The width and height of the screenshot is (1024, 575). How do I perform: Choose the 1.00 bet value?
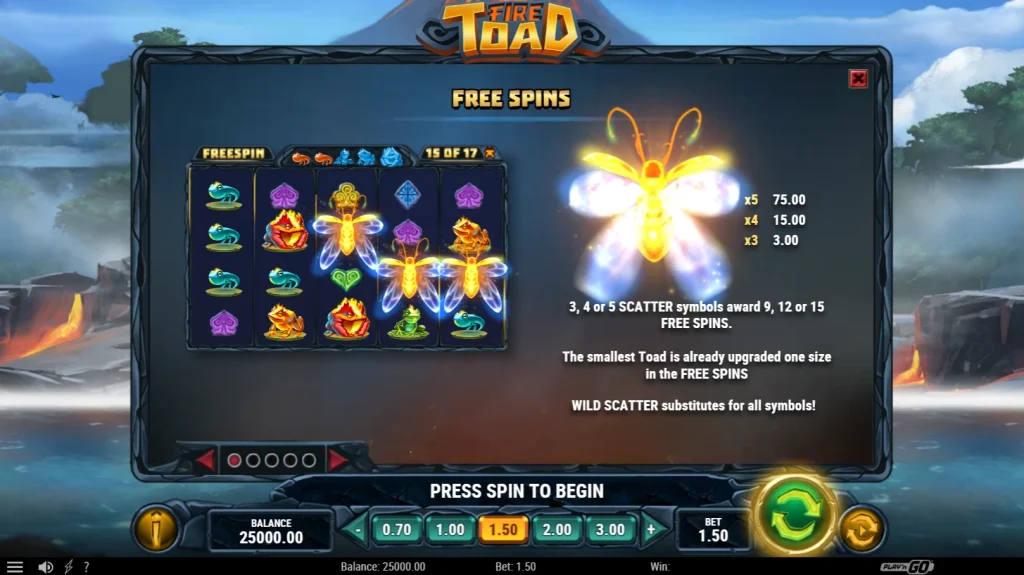[x=450, y=530]
